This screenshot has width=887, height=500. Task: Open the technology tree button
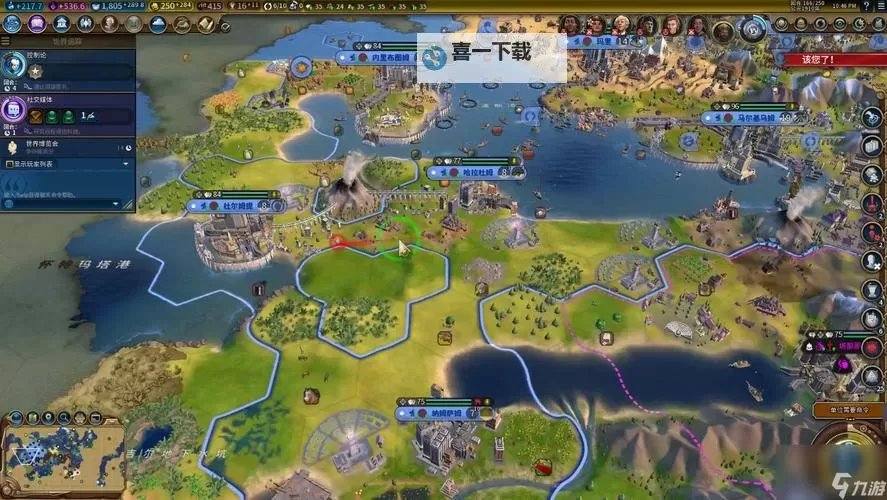click(x=13, y=23)
